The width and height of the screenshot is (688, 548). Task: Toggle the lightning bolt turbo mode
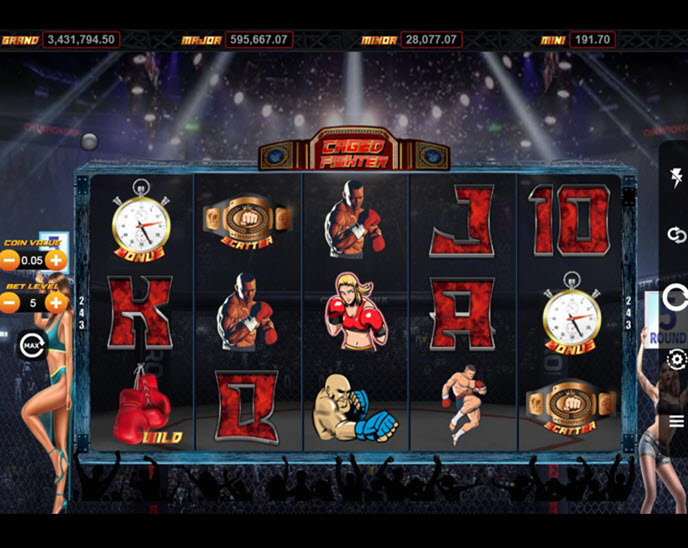676,180
